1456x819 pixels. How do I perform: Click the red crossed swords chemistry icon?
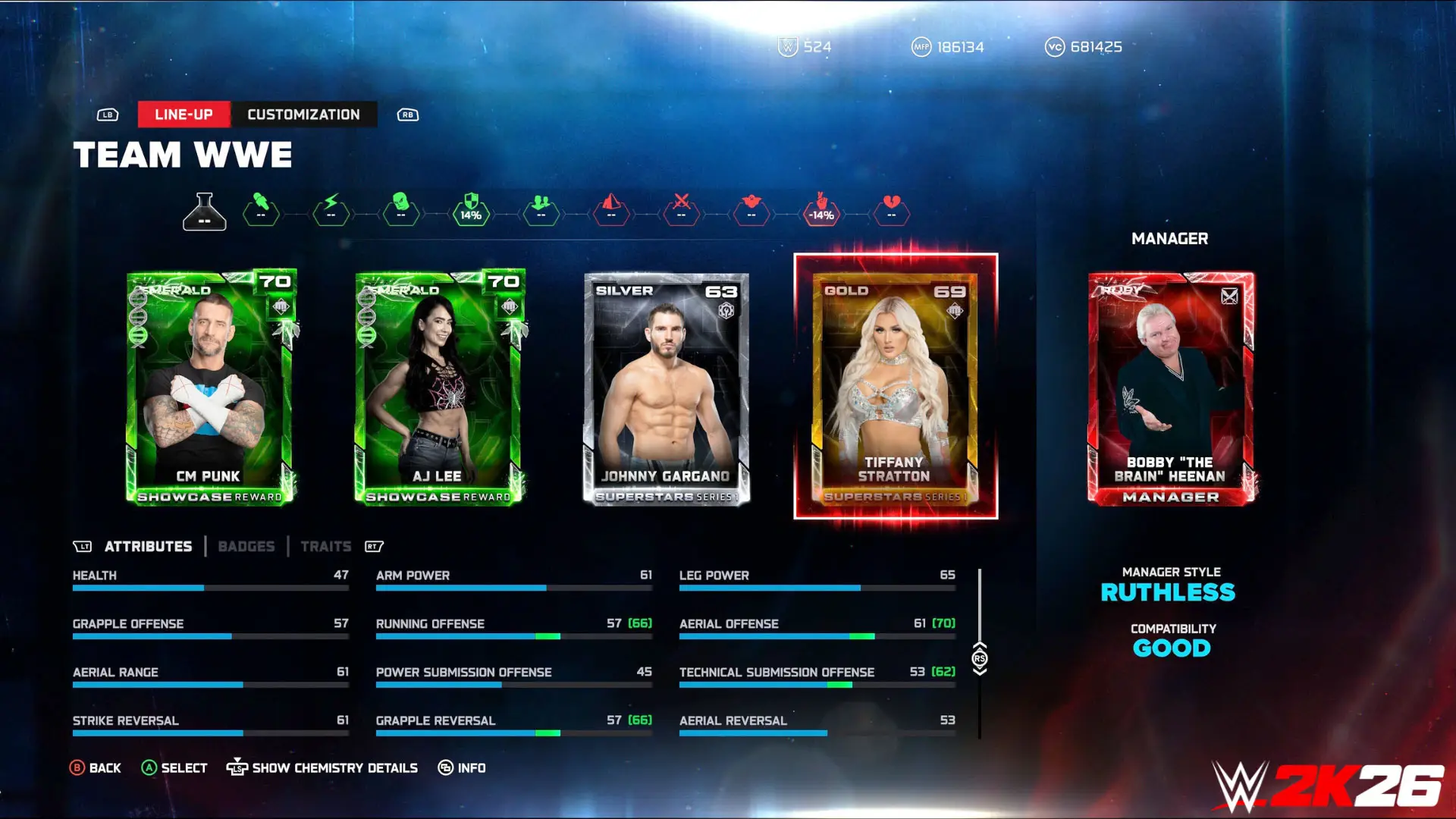680,213
